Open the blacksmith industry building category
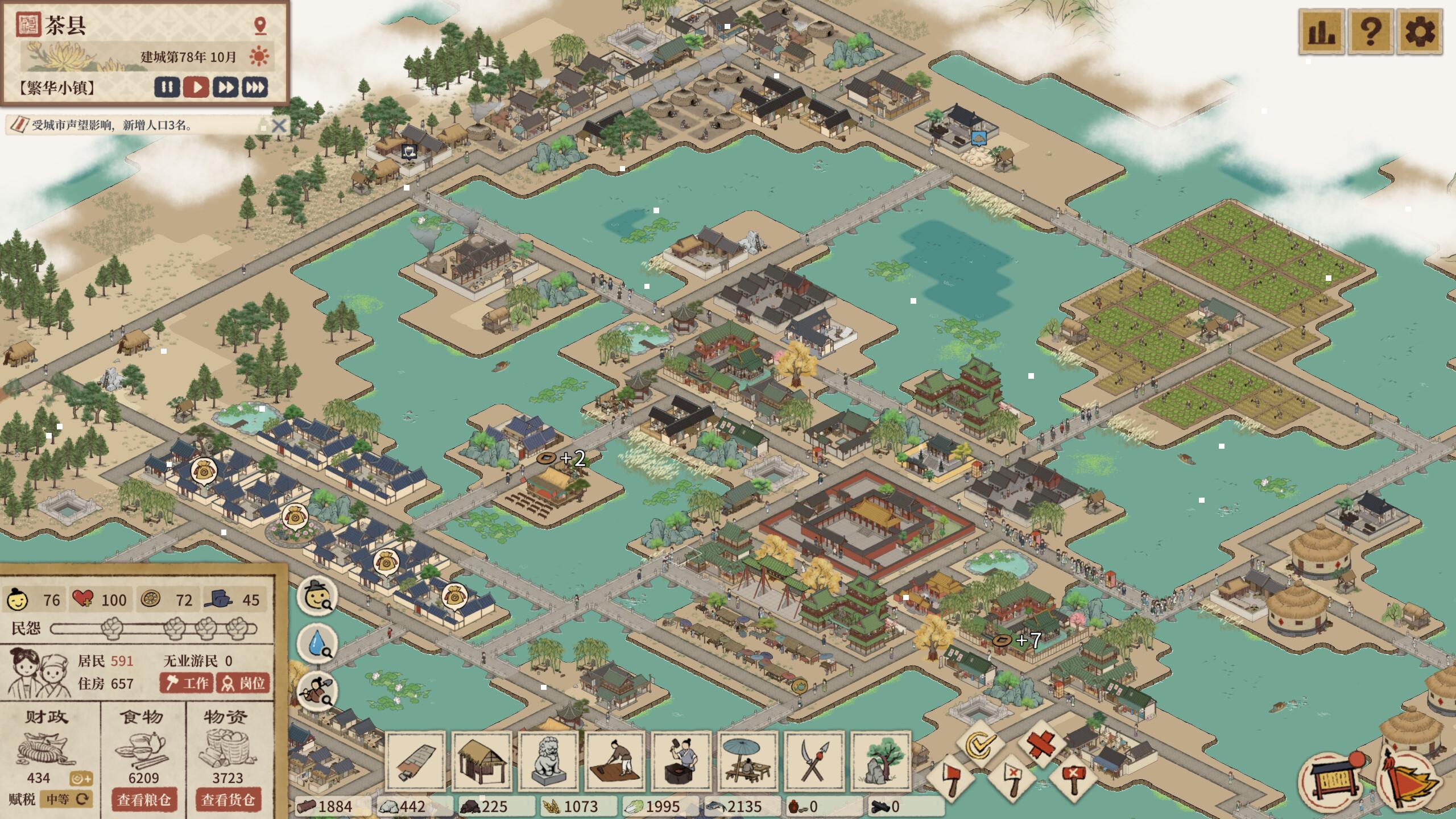Screen dimensions: 1456x819 [681, 762]
